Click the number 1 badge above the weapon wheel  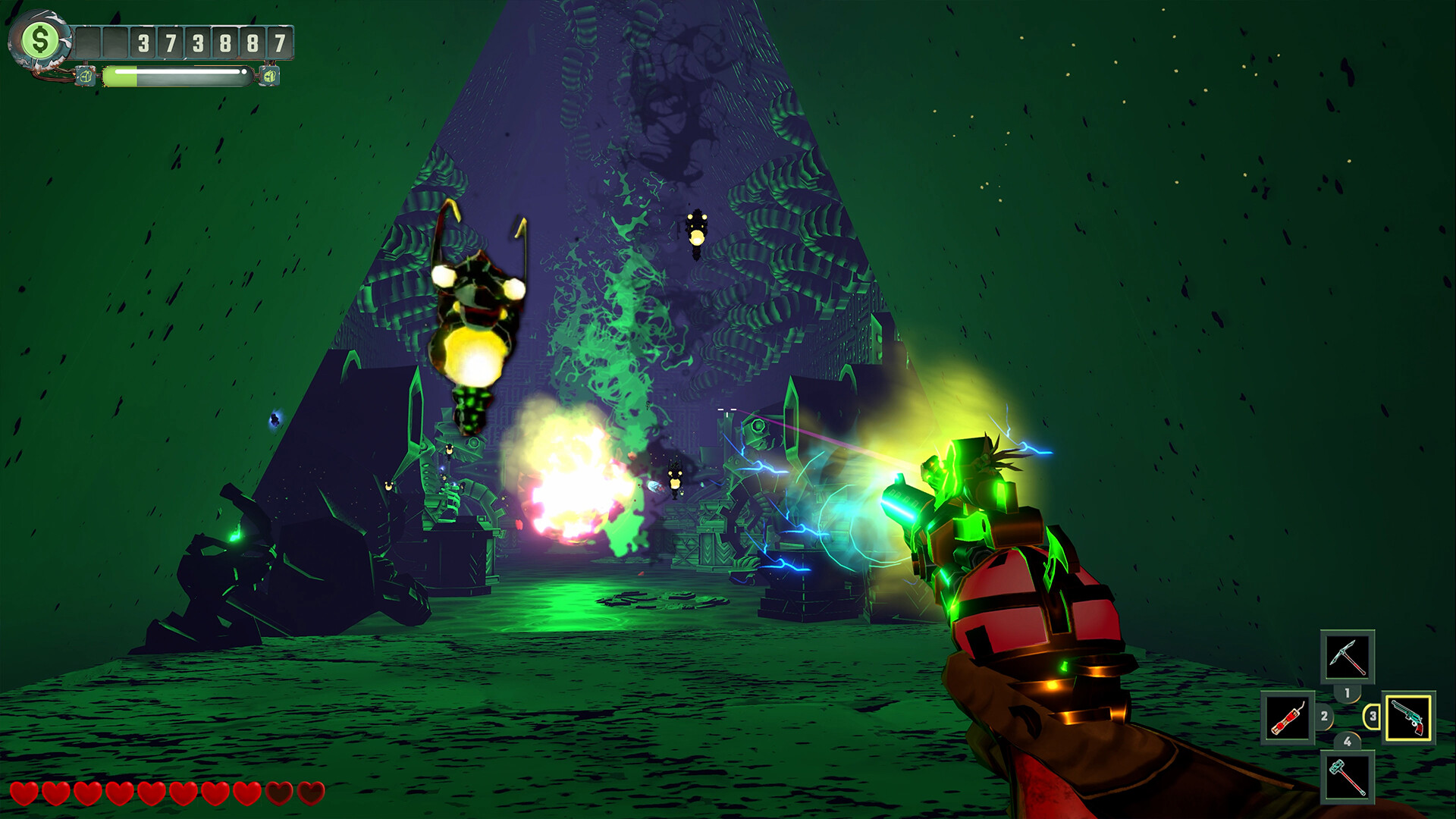1348,693
